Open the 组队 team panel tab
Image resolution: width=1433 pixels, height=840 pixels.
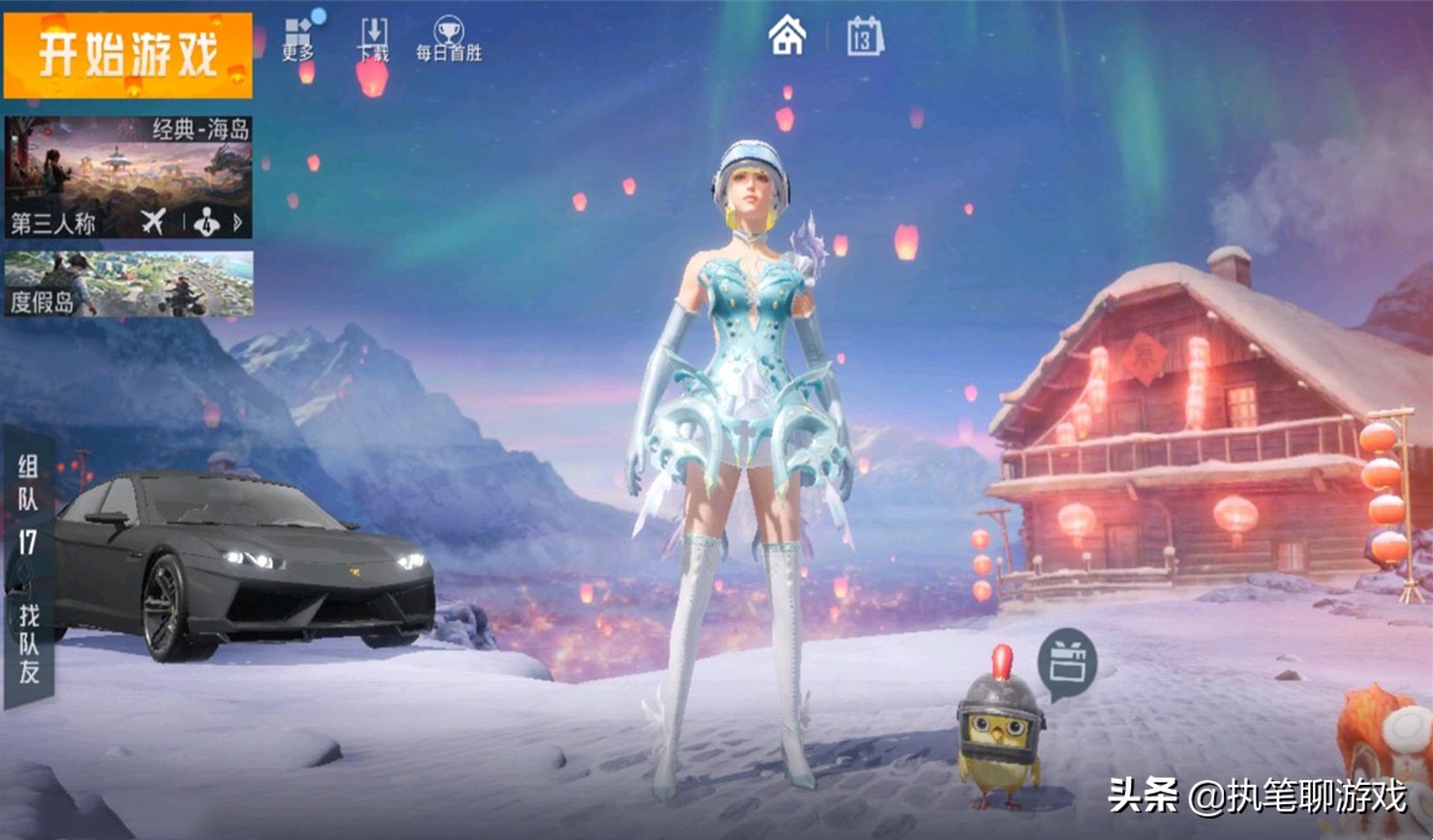pyautogui.click(x=28, y=484)
